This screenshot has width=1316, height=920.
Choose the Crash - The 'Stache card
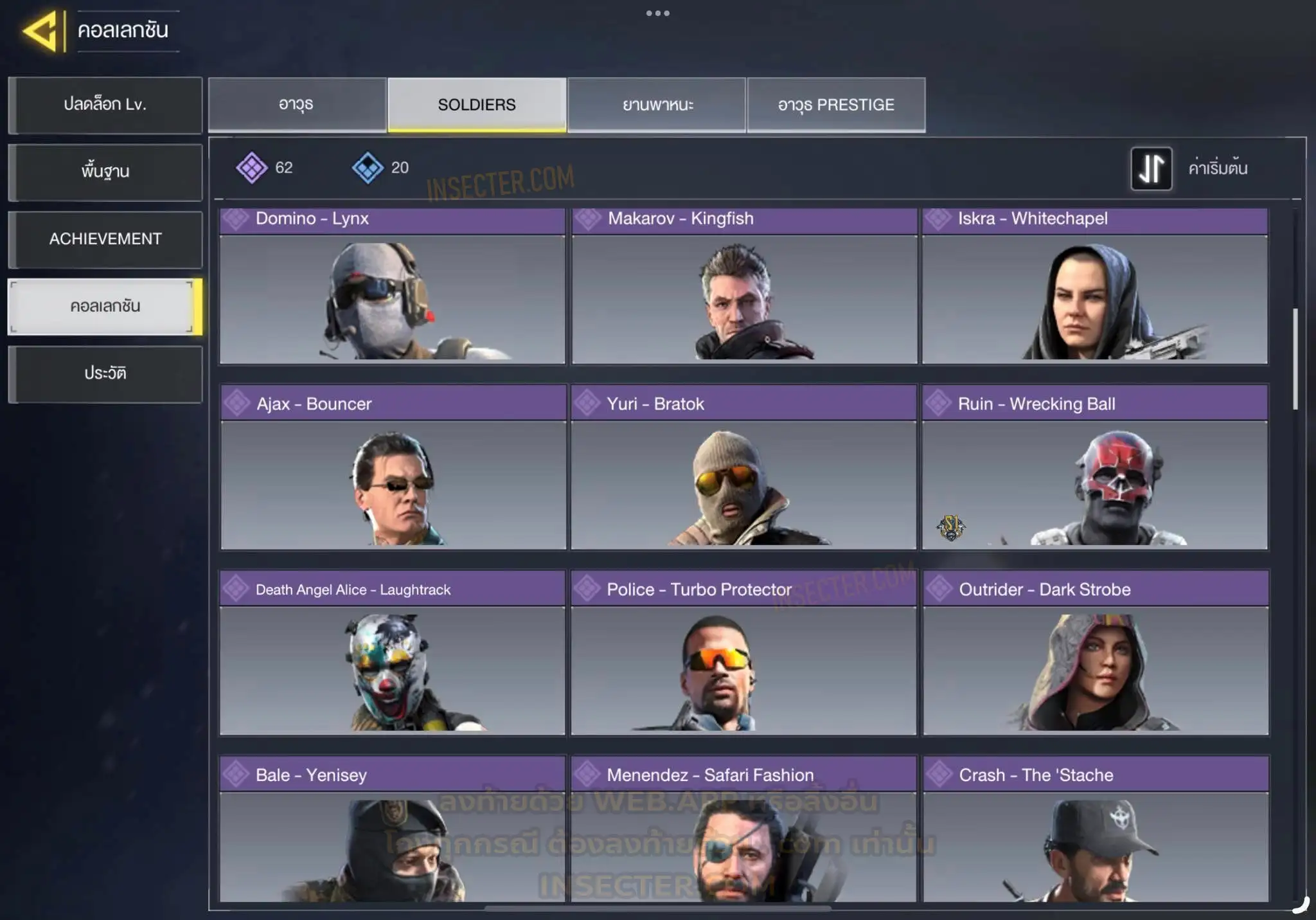[x=1096, y=831]
